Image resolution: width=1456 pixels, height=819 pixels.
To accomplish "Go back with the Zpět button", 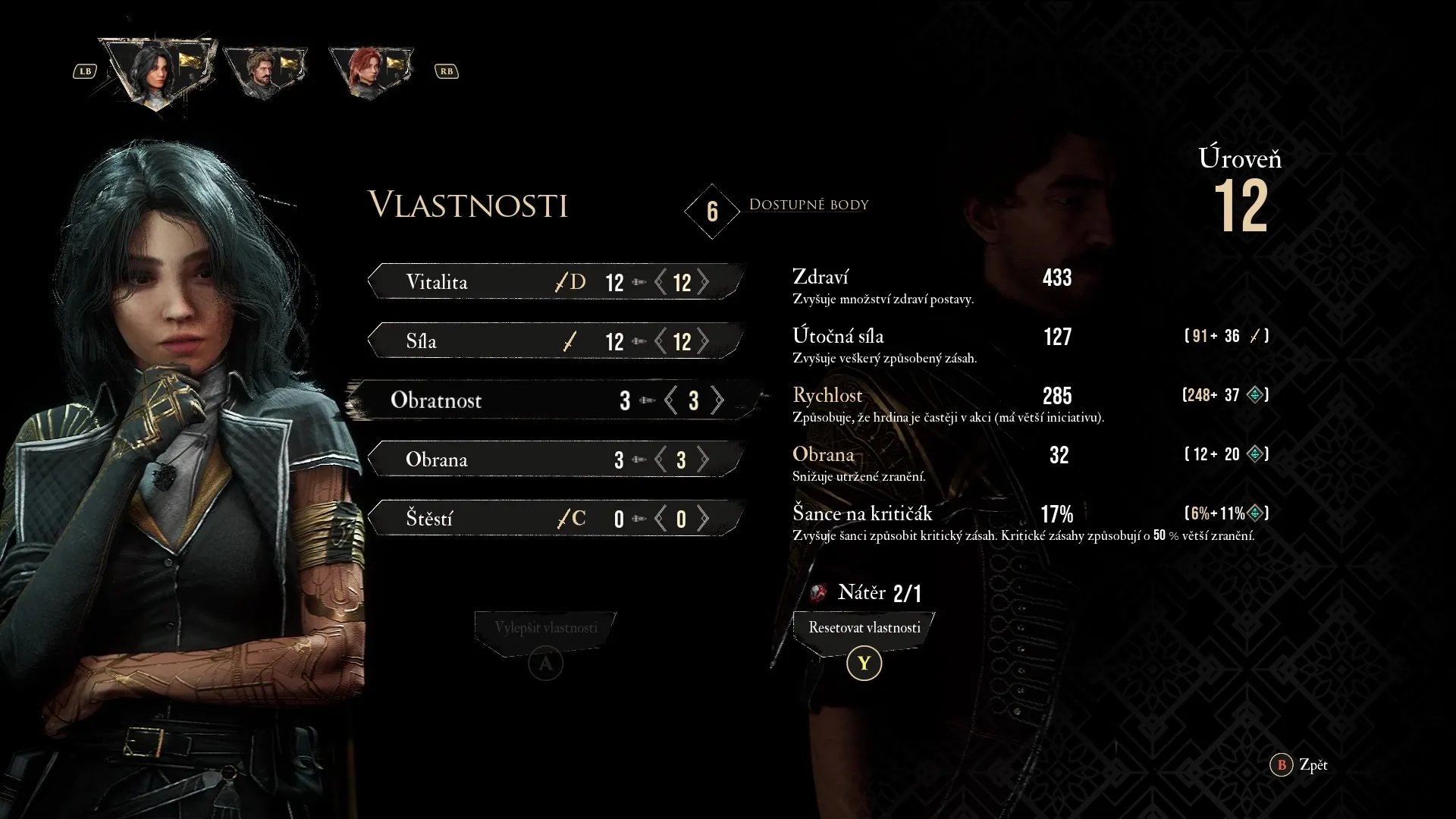I will [x=1300, y=764].
